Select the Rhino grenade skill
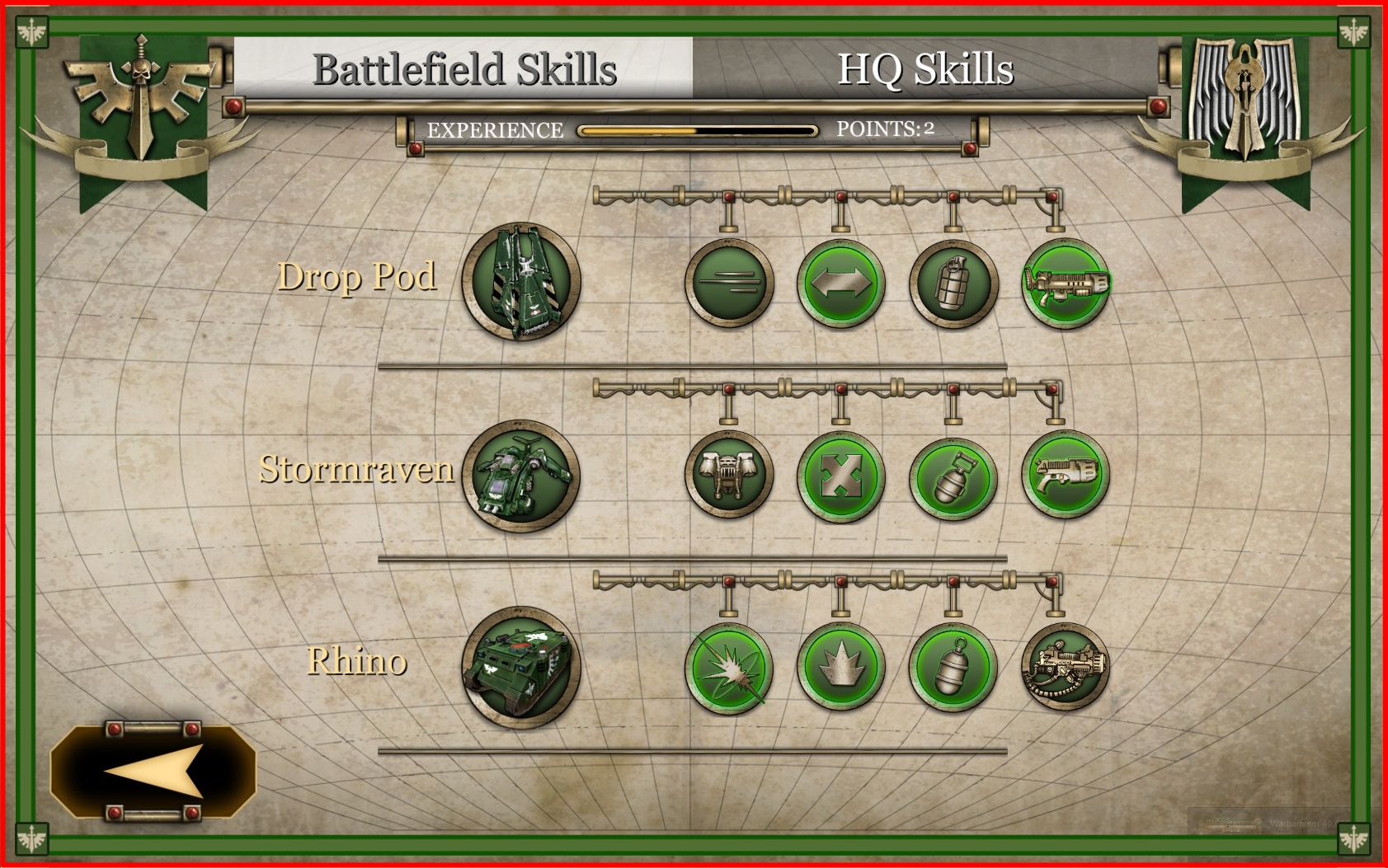Image resolution: width=1388 pixels, height=868 pixels. click(953, 668)
